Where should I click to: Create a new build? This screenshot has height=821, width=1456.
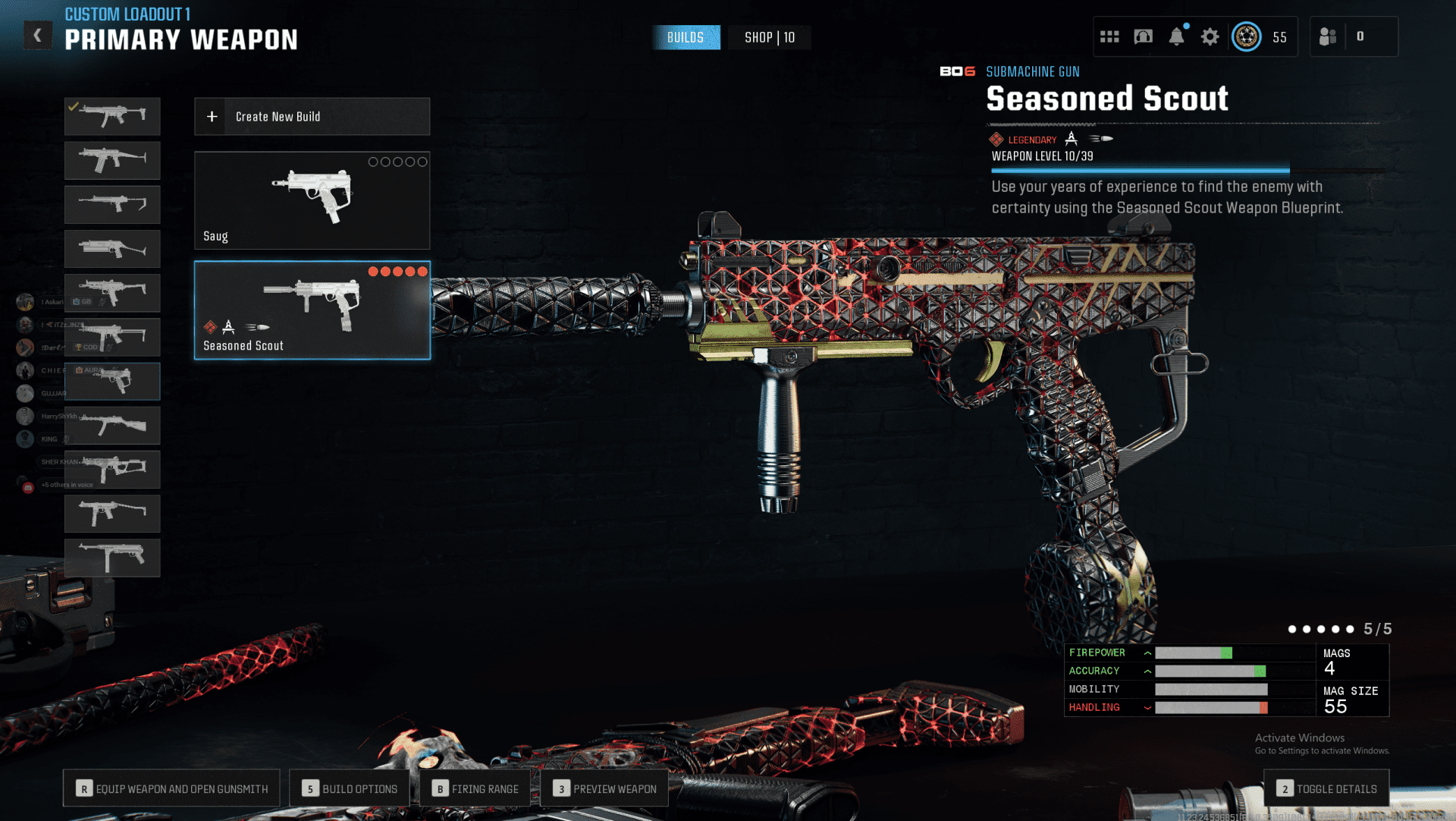pos(312,117)
